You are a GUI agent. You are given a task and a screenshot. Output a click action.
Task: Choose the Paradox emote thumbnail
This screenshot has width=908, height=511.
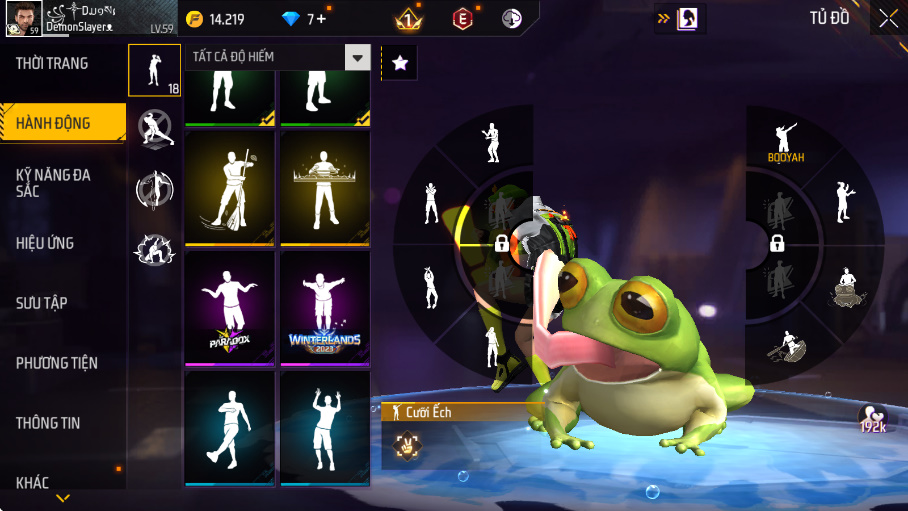tap(230, 308)
